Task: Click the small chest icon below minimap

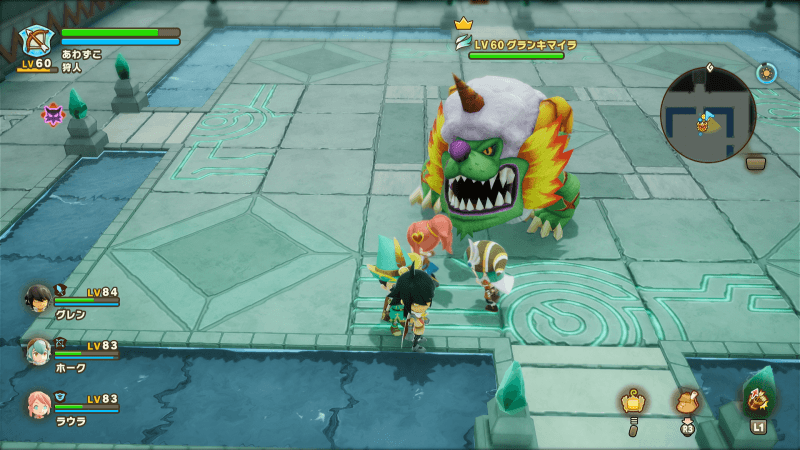Action: coord(756,163)
